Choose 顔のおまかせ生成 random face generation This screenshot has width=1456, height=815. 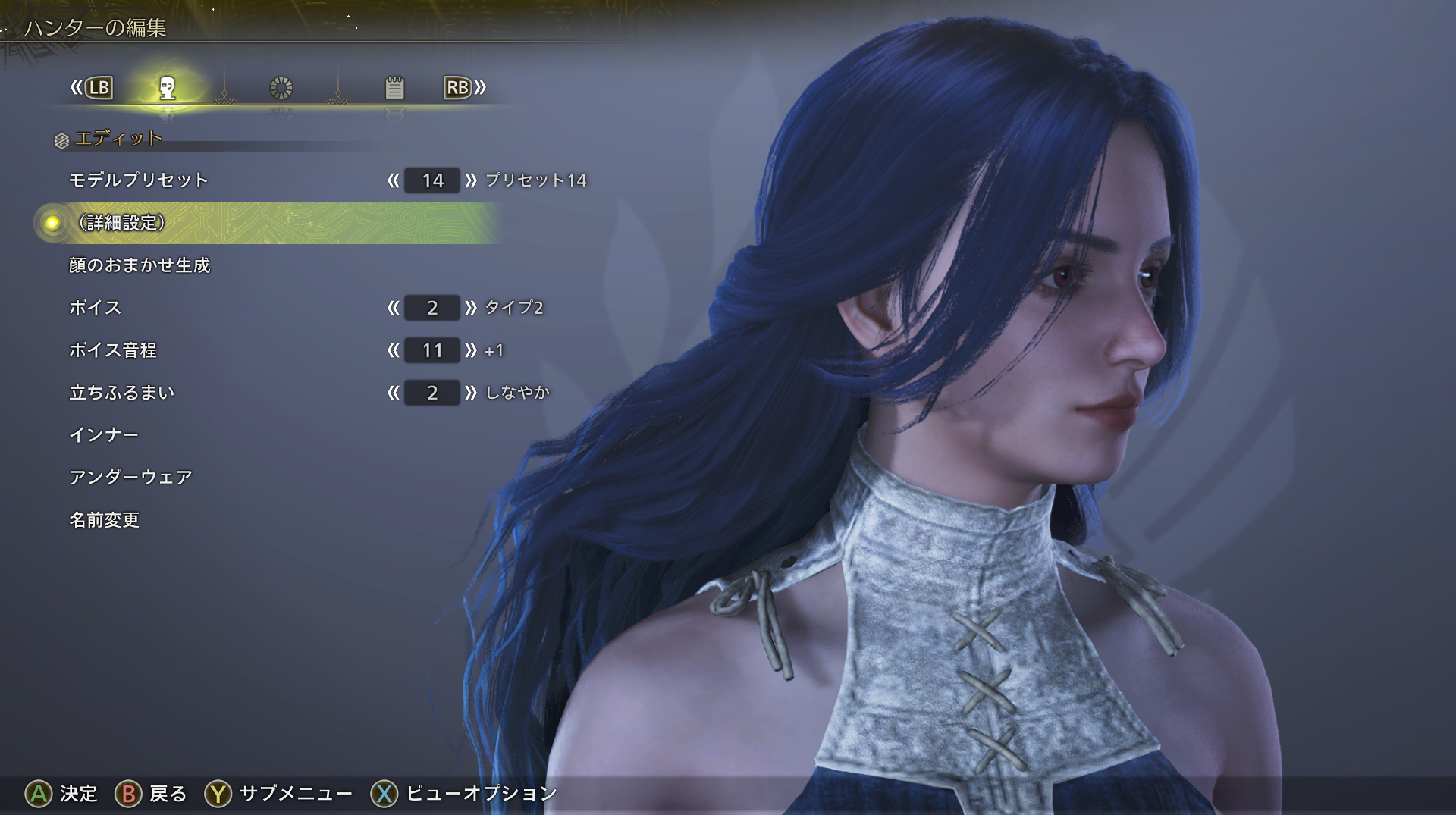(140, 265)
